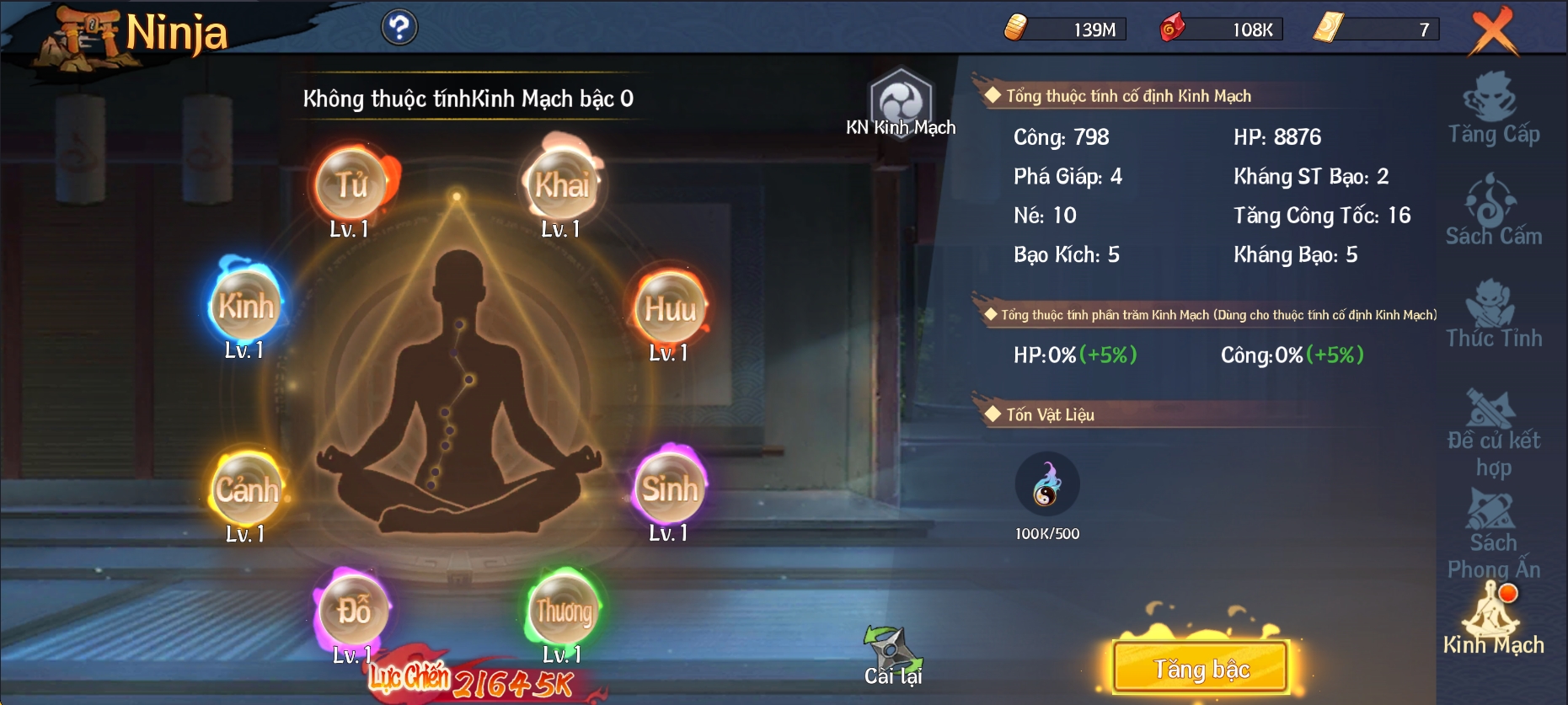
Task: Choose the Hưu meridian node
Action: tap(670, 308)
